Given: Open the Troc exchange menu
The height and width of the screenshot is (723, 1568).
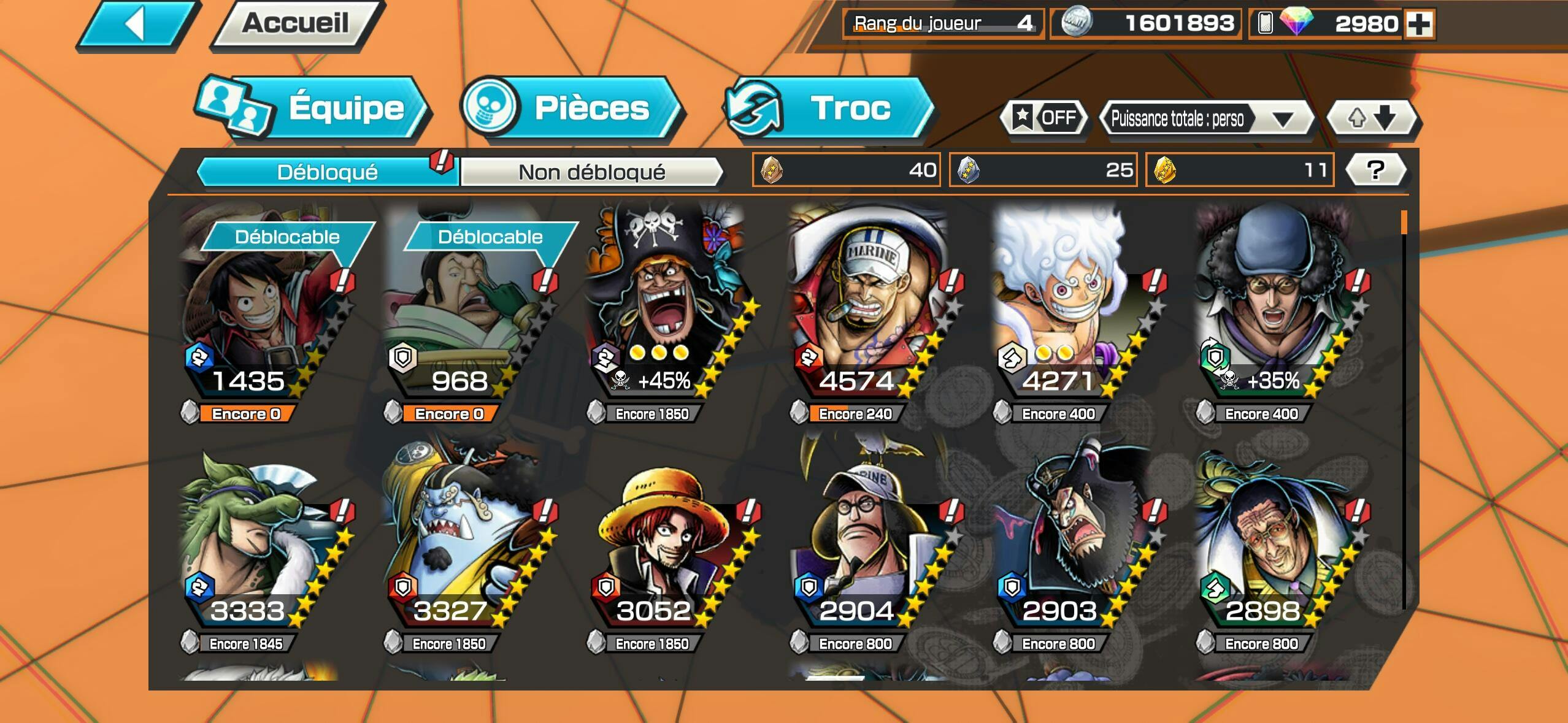Looking at the screenshot, I should (x=829, y=109).
